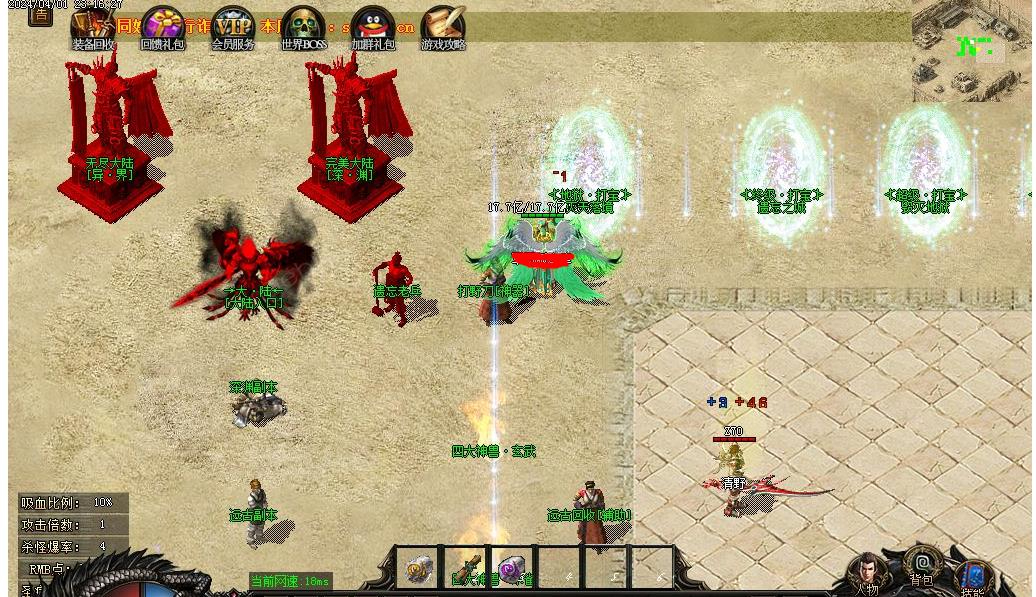Open the 装备回收 equipment recycle icon
The height and width of the screenshot is (597, 1036).
point(93,27)
